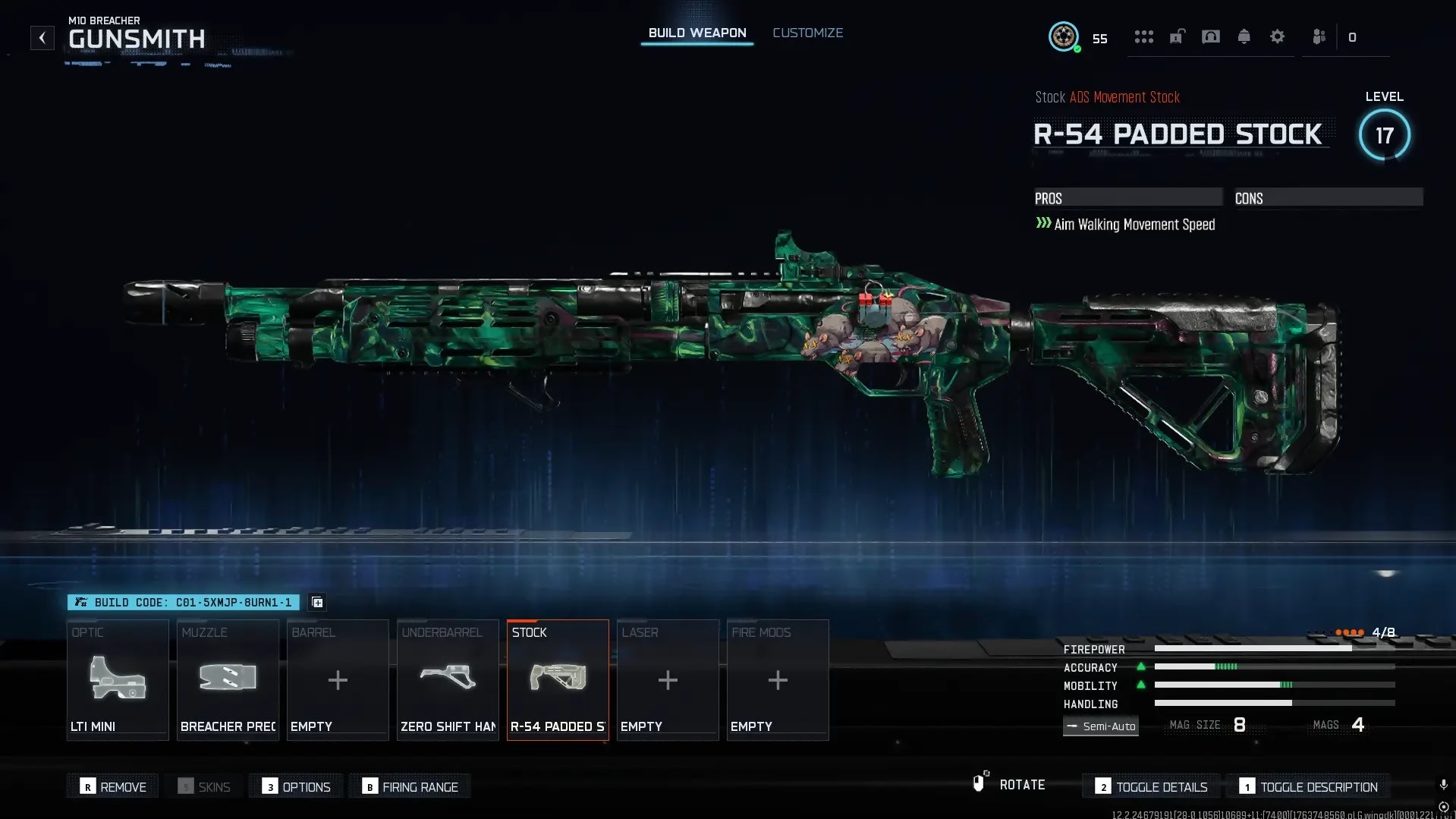1456x819 pixels.
Task: Open the empty Laser slot
Action: click(668, 679)
